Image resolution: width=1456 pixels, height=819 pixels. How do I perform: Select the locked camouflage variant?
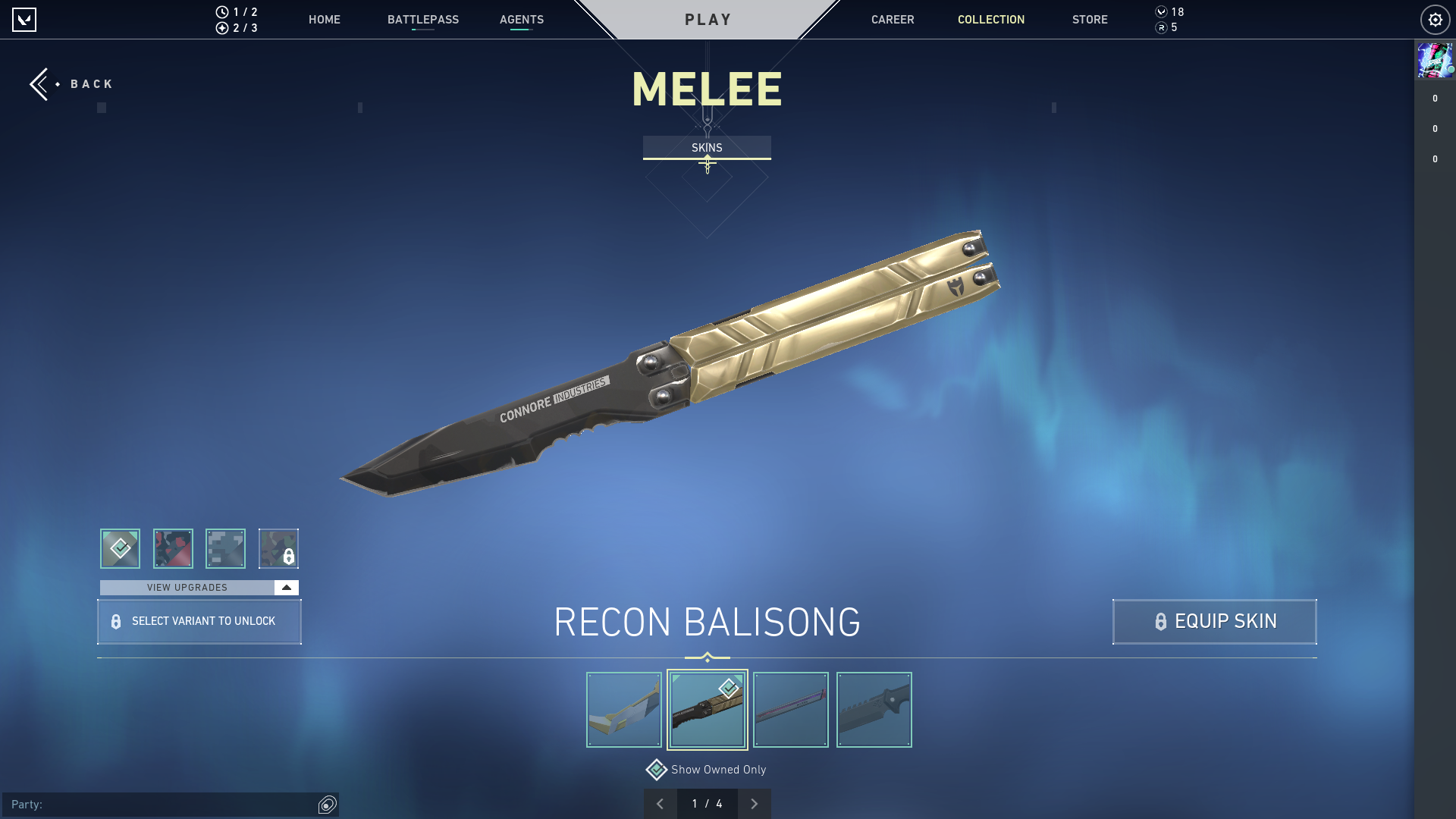[279, 548]
